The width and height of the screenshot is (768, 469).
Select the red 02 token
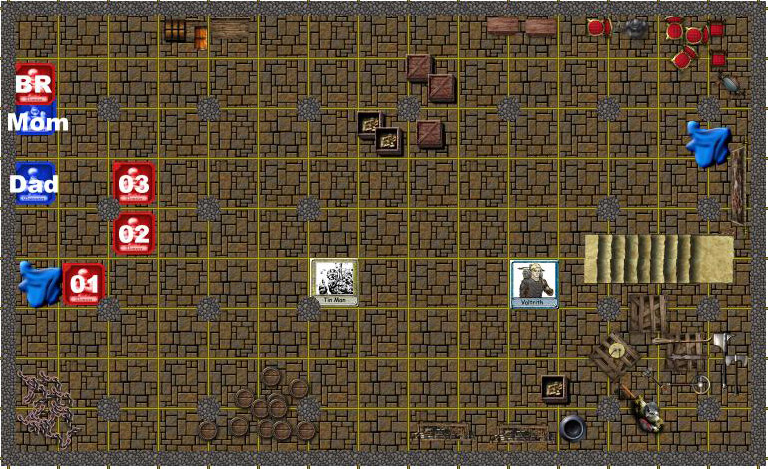[133, 234]
